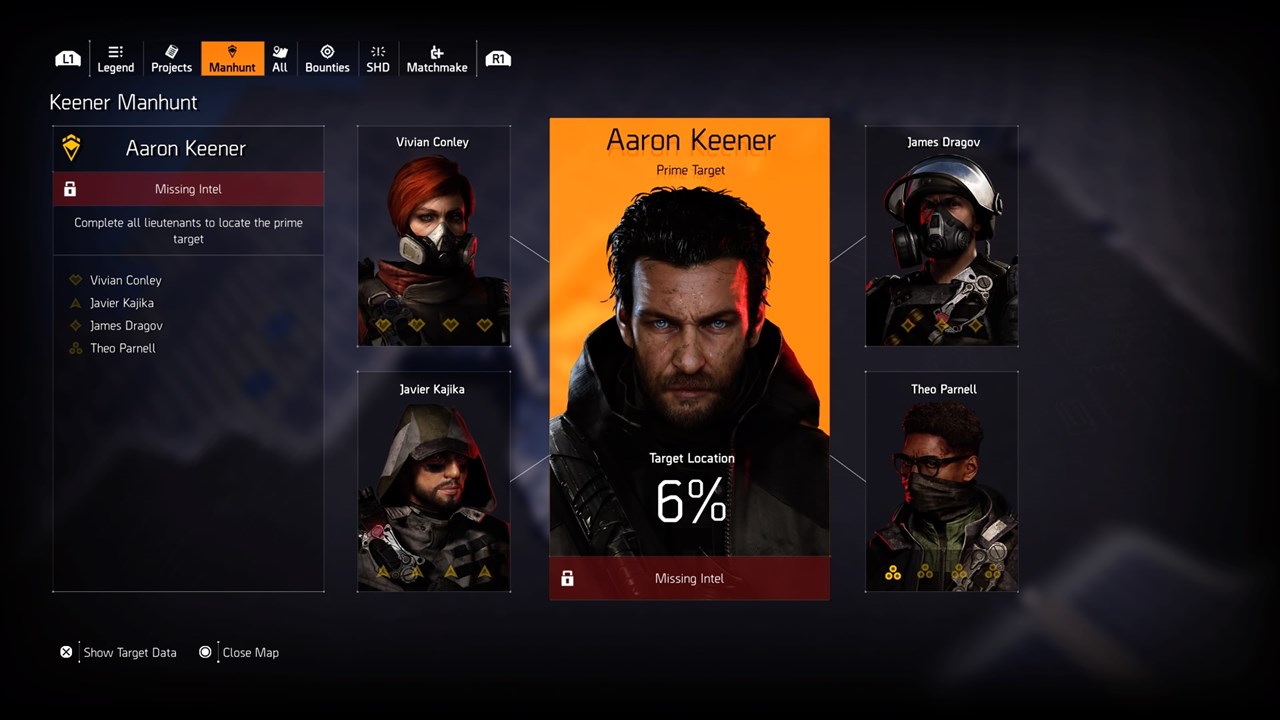Show Target Data
The width and height of the screenshot is (1280, 720).
[x=129, y=652]
